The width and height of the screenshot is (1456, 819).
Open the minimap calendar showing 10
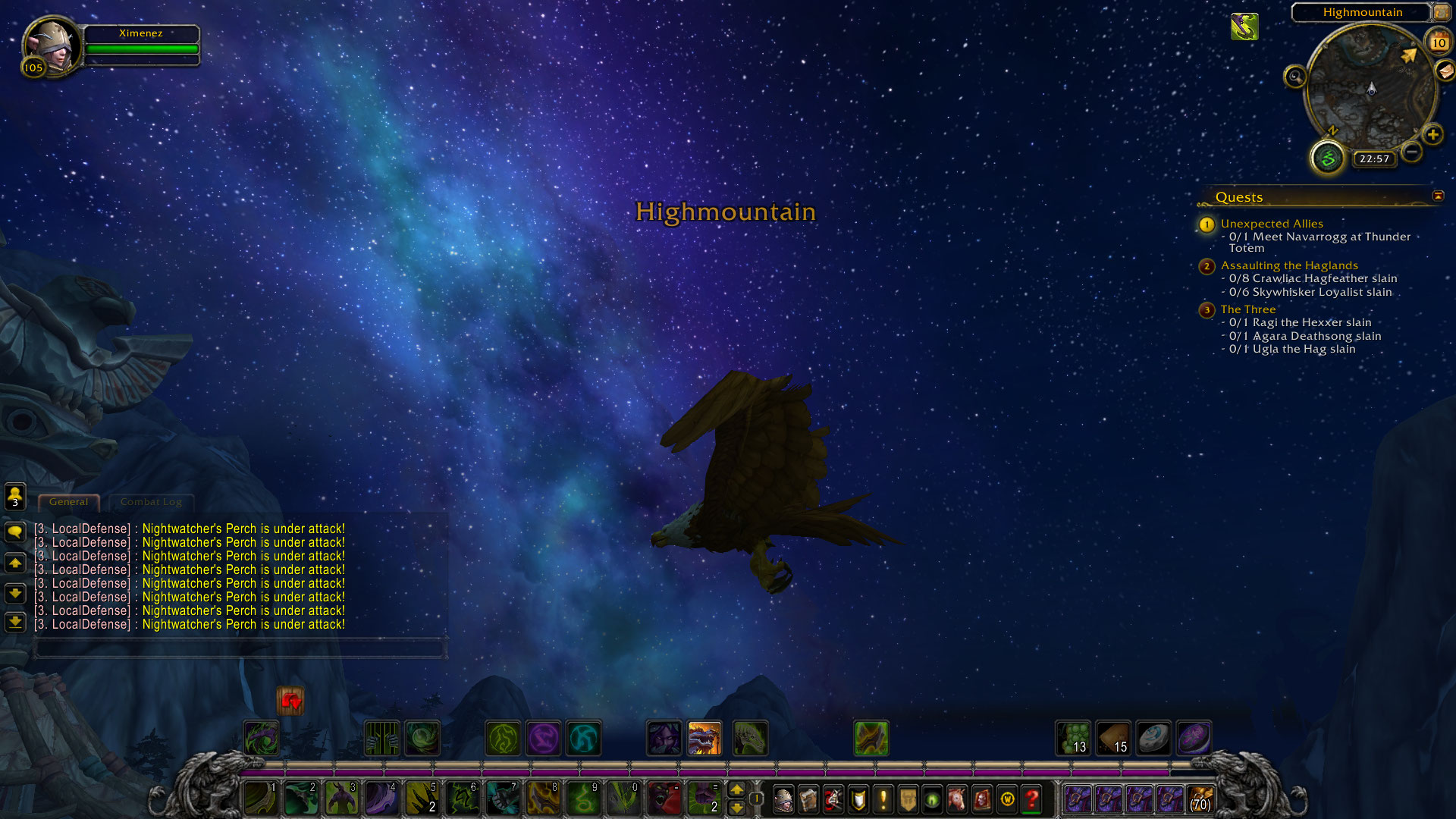tap(1438, 43)
